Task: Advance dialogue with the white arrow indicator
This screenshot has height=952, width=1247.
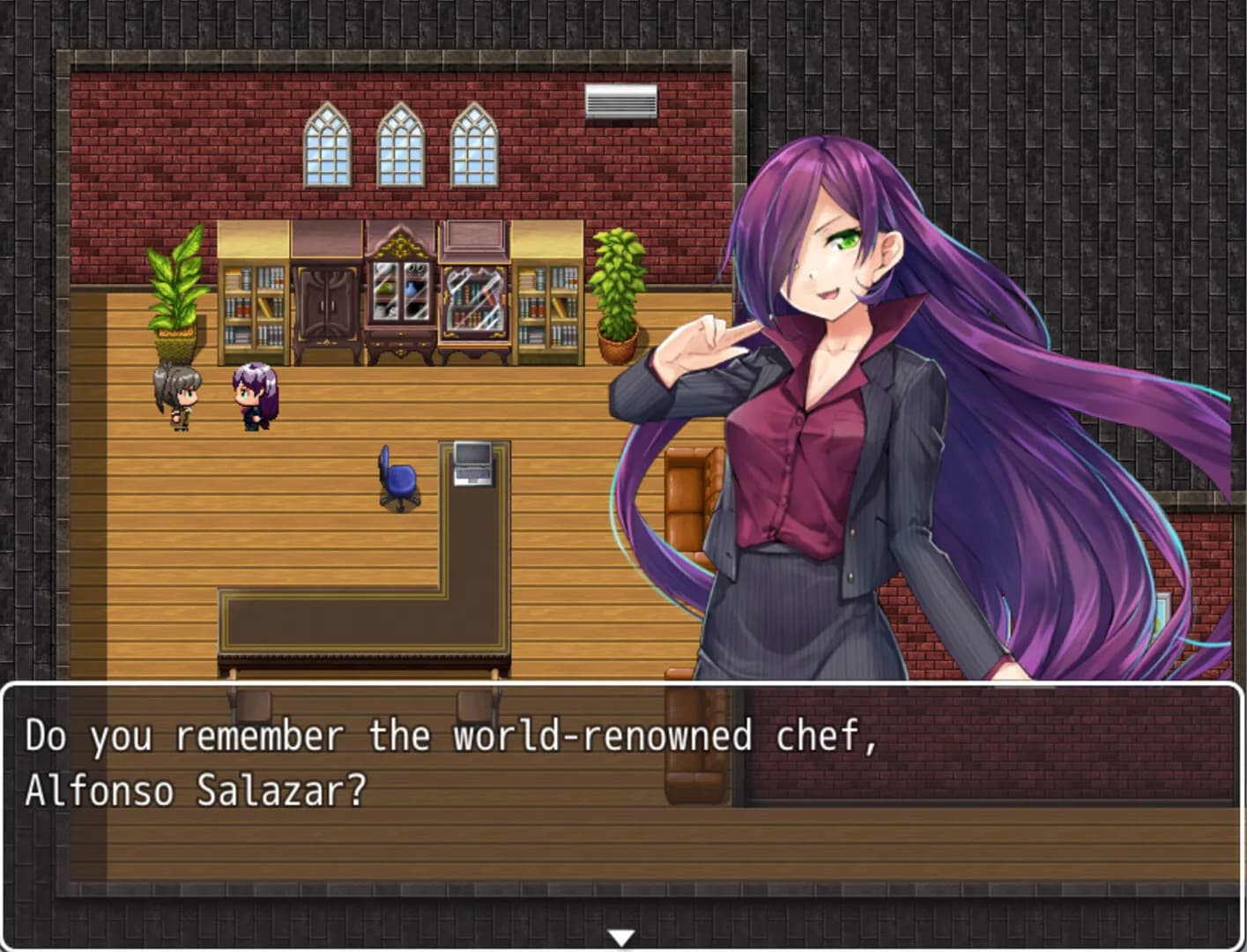Action: click(621, 938)
